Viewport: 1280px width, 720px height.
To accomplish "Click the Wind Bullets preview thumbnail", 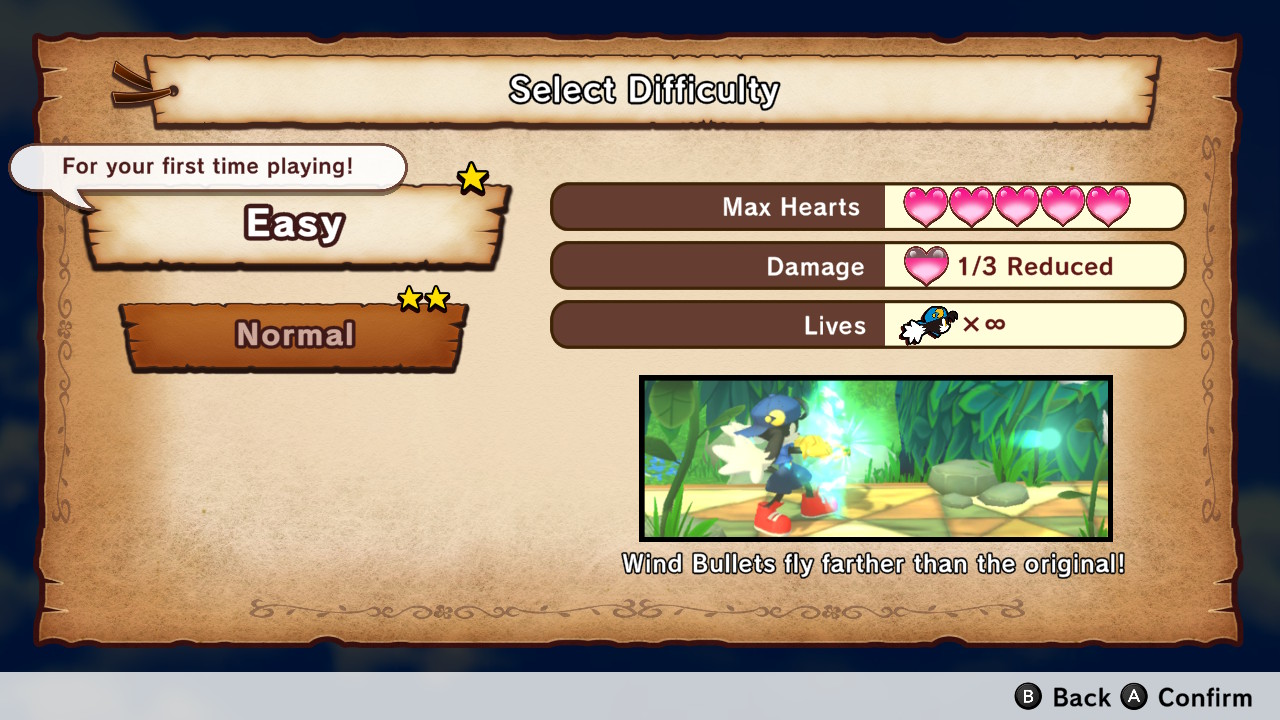I will (x=875, y=458).
